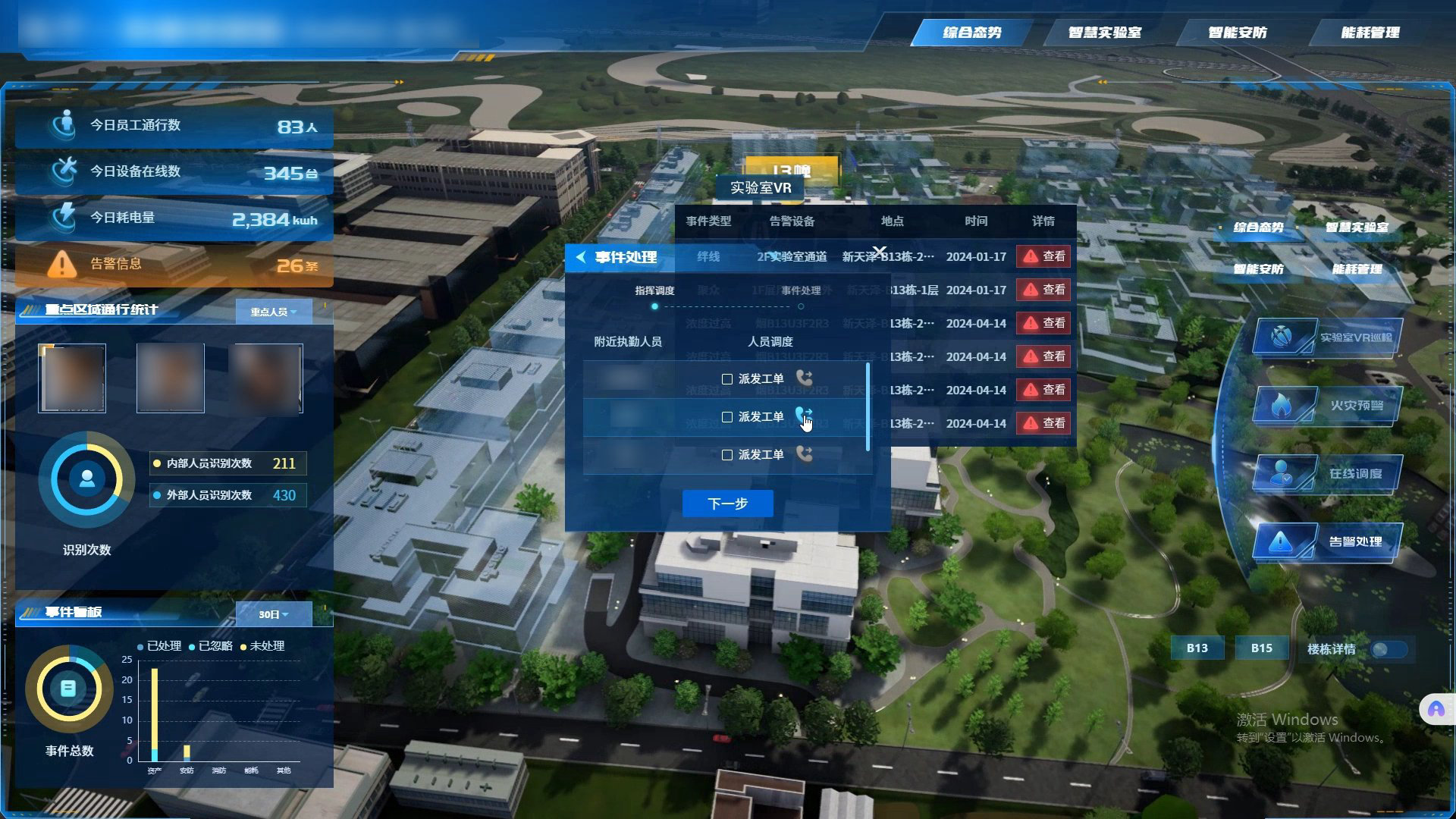Screen dimensions: 1456x819
Task: Click the 综合态势 top tab
Action: tap(971, 33)
